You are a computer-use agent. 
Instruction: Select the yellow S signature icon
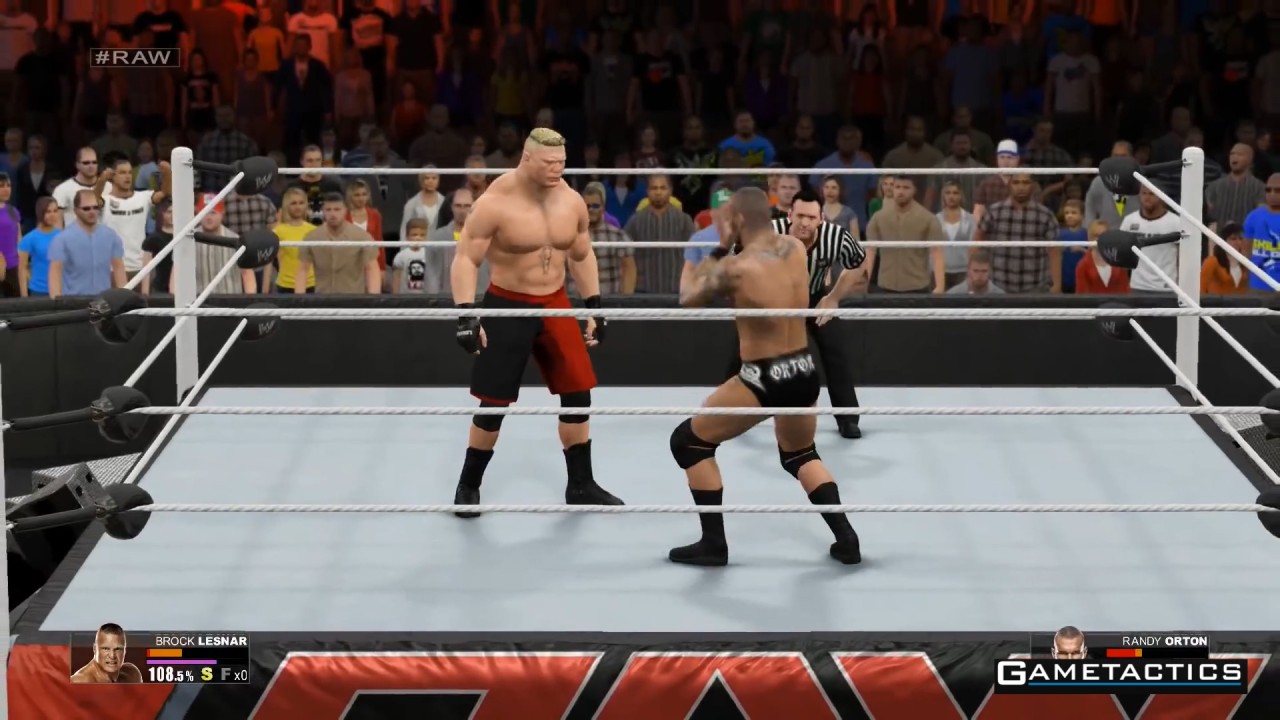tap(207, 675)
